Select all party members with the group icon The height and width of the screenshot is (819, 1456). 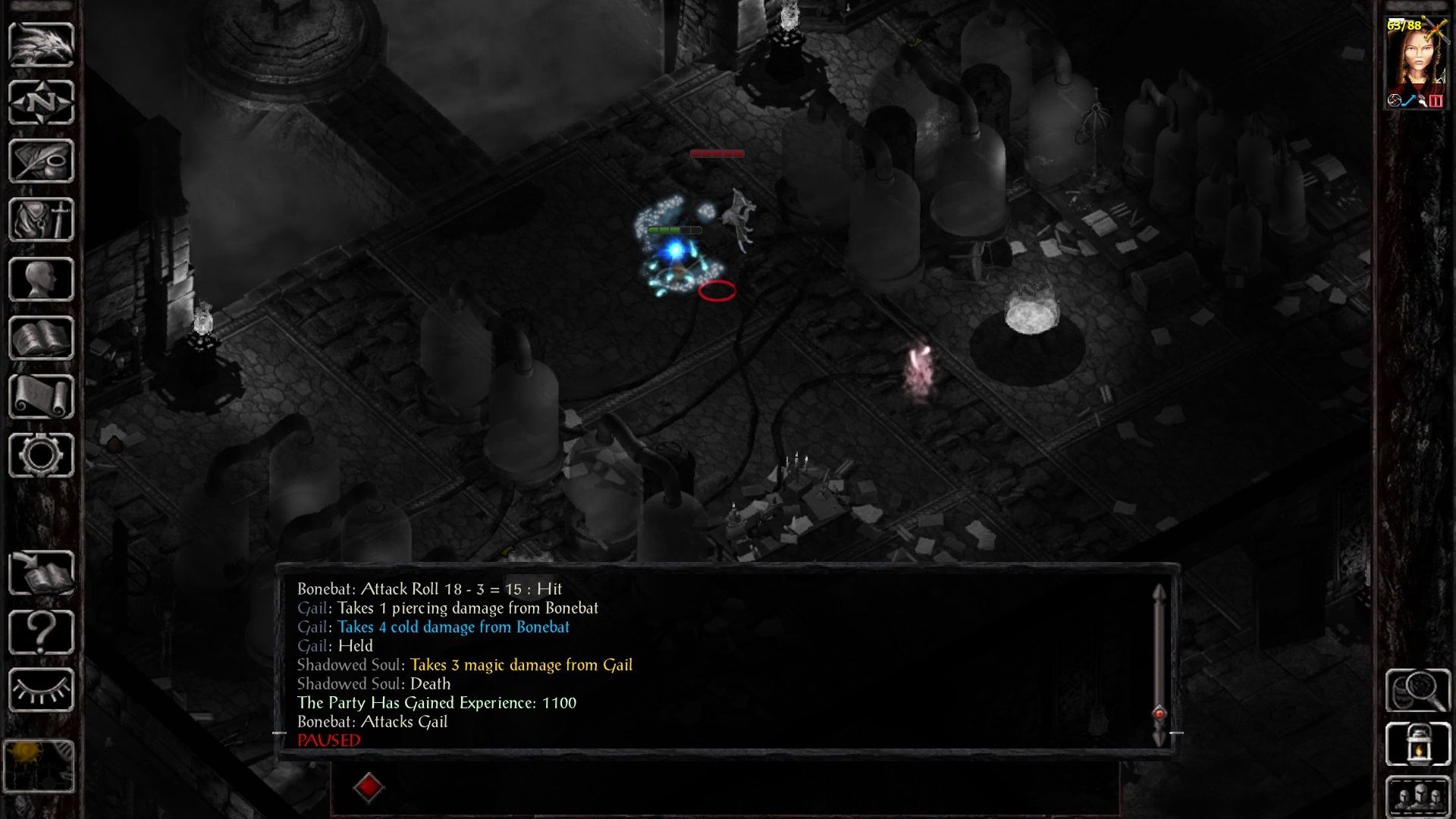(1417, 798)
